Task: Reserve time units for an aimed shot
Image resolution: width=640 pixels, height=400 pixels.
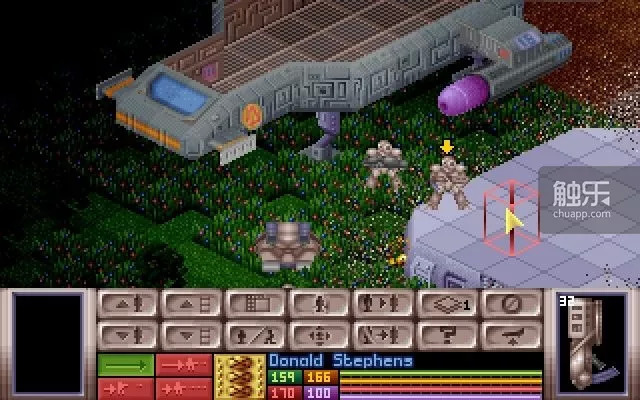Action: click(x=125, y=386)
